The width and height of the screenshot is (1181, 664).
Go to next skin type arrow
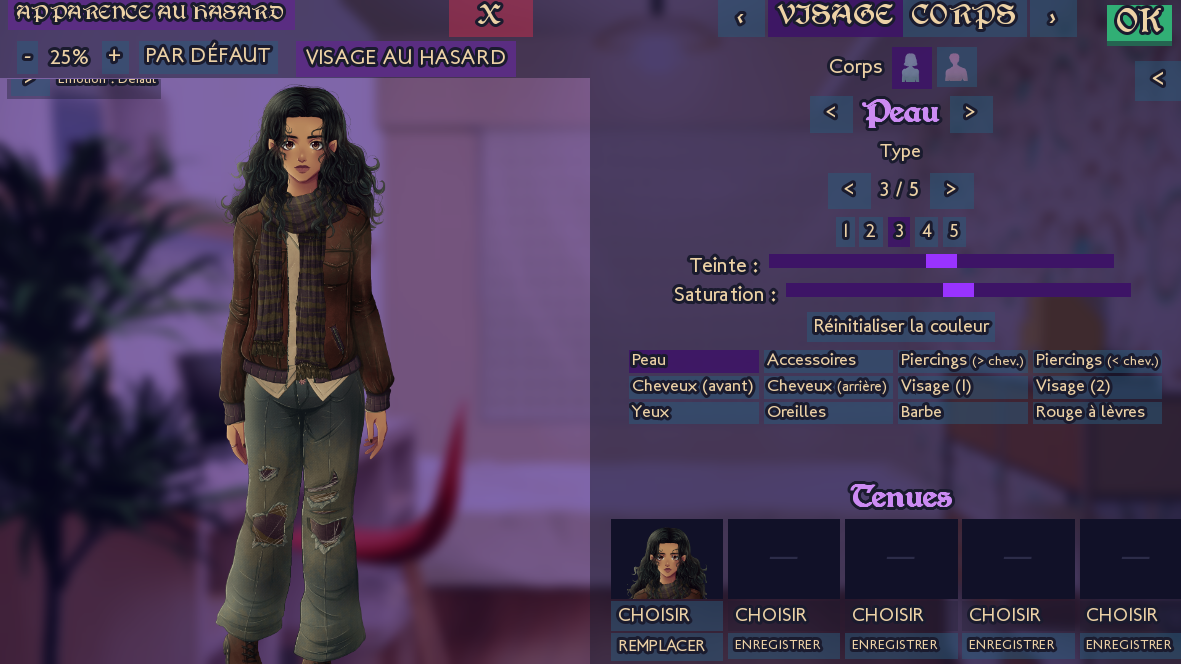click(951, 189)
